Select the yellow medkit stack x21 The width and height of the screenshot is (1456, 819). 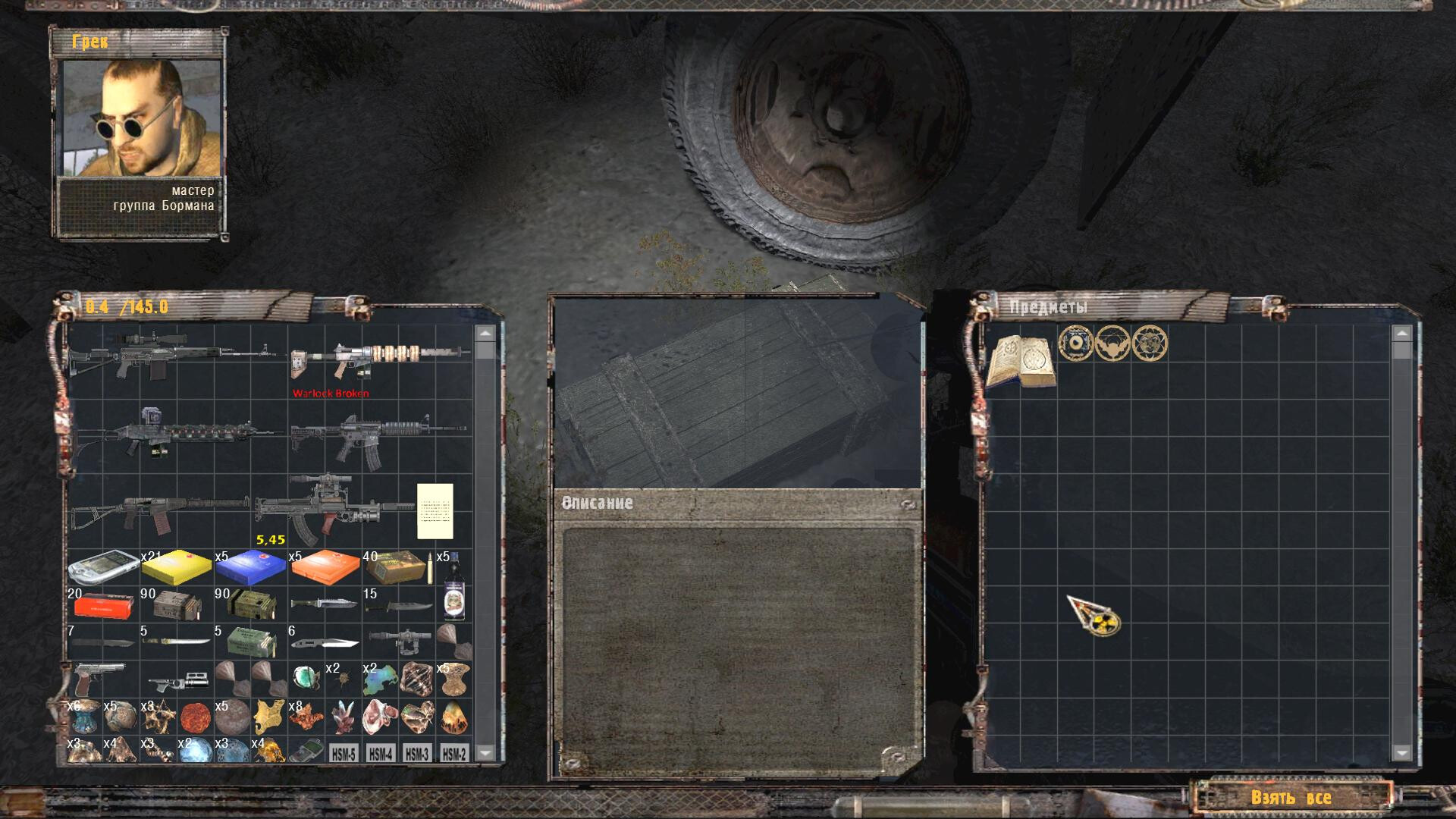pos(176,568)
